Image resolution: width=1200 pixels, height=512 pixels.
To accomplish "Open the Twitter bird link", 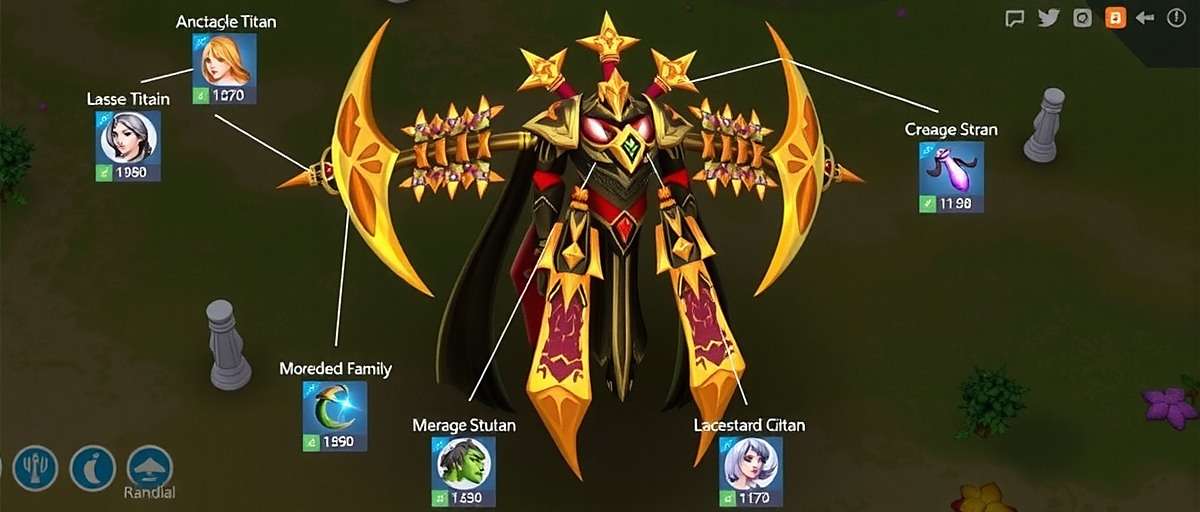I will click(1048, 18).
